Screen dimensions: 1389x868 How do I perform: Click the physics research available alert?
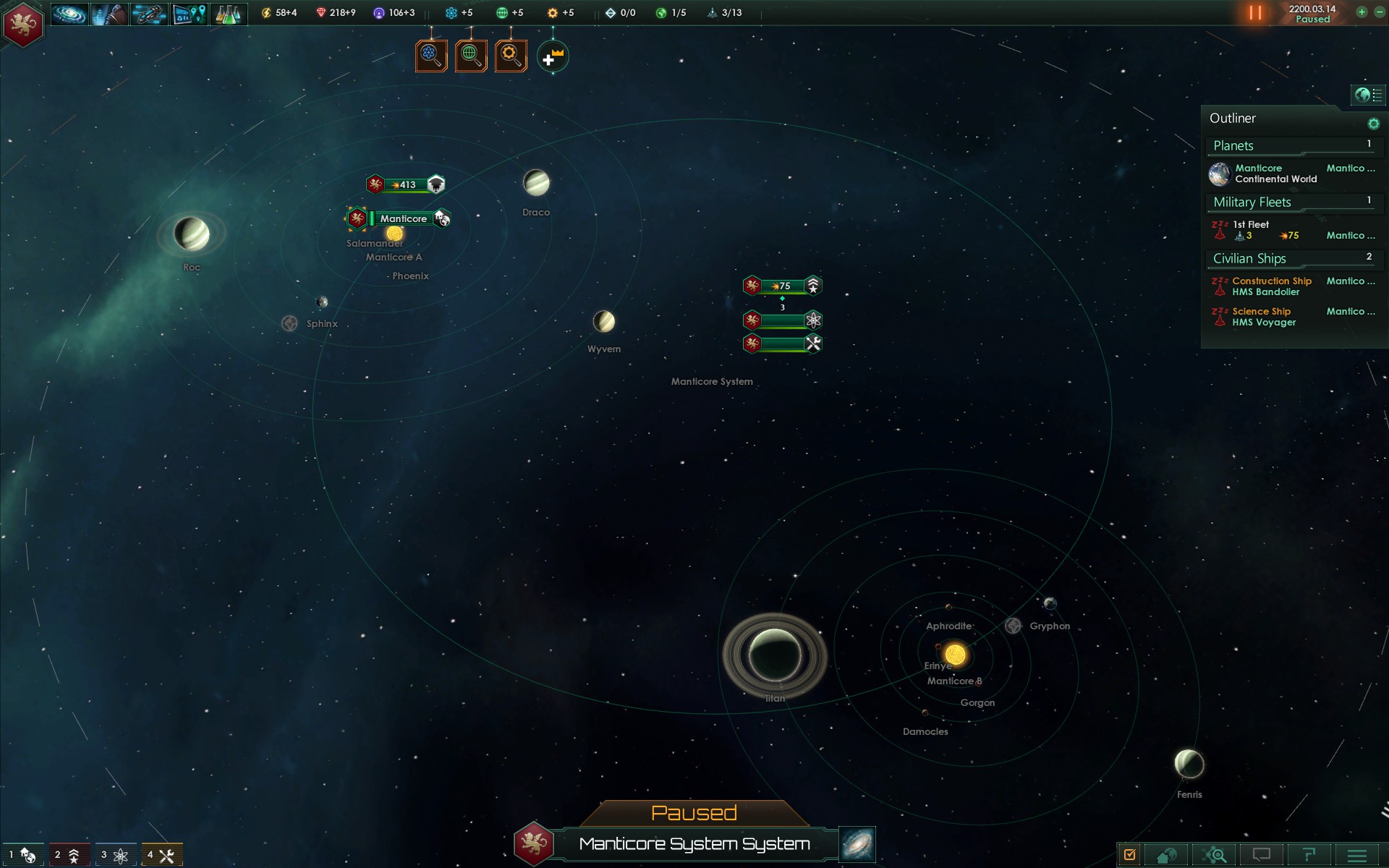(431, 56)
